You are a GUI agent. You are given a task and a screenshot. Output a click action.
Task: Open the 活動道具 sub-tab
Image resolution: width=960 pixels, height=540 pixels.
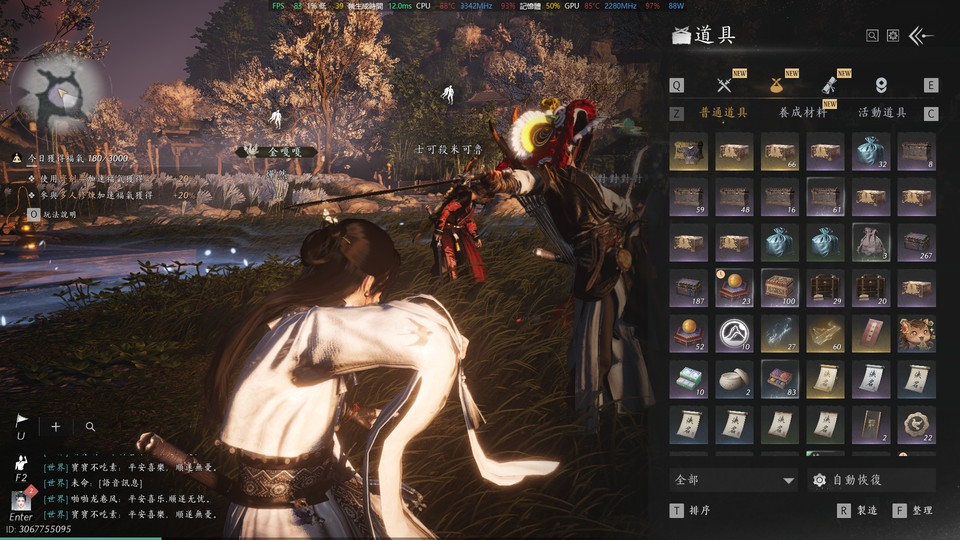coord(882,113)
